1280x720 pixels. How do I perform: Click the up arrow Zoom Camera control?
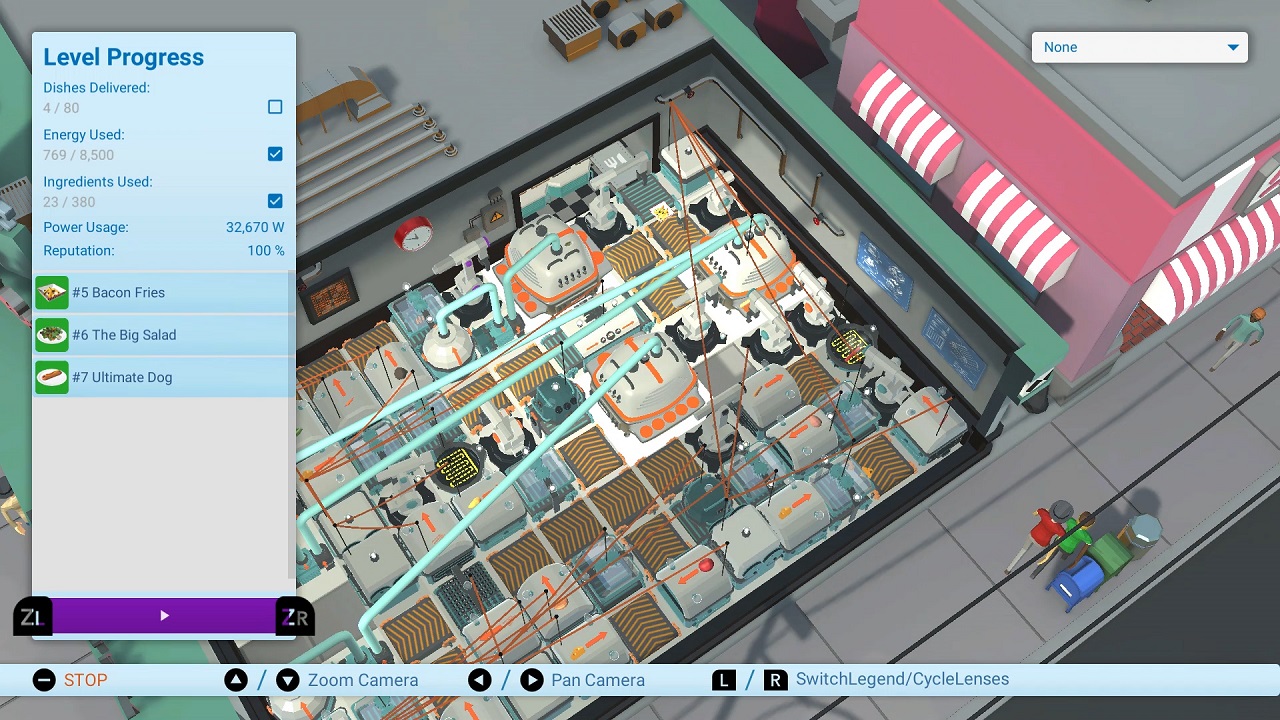coord(236,680)
